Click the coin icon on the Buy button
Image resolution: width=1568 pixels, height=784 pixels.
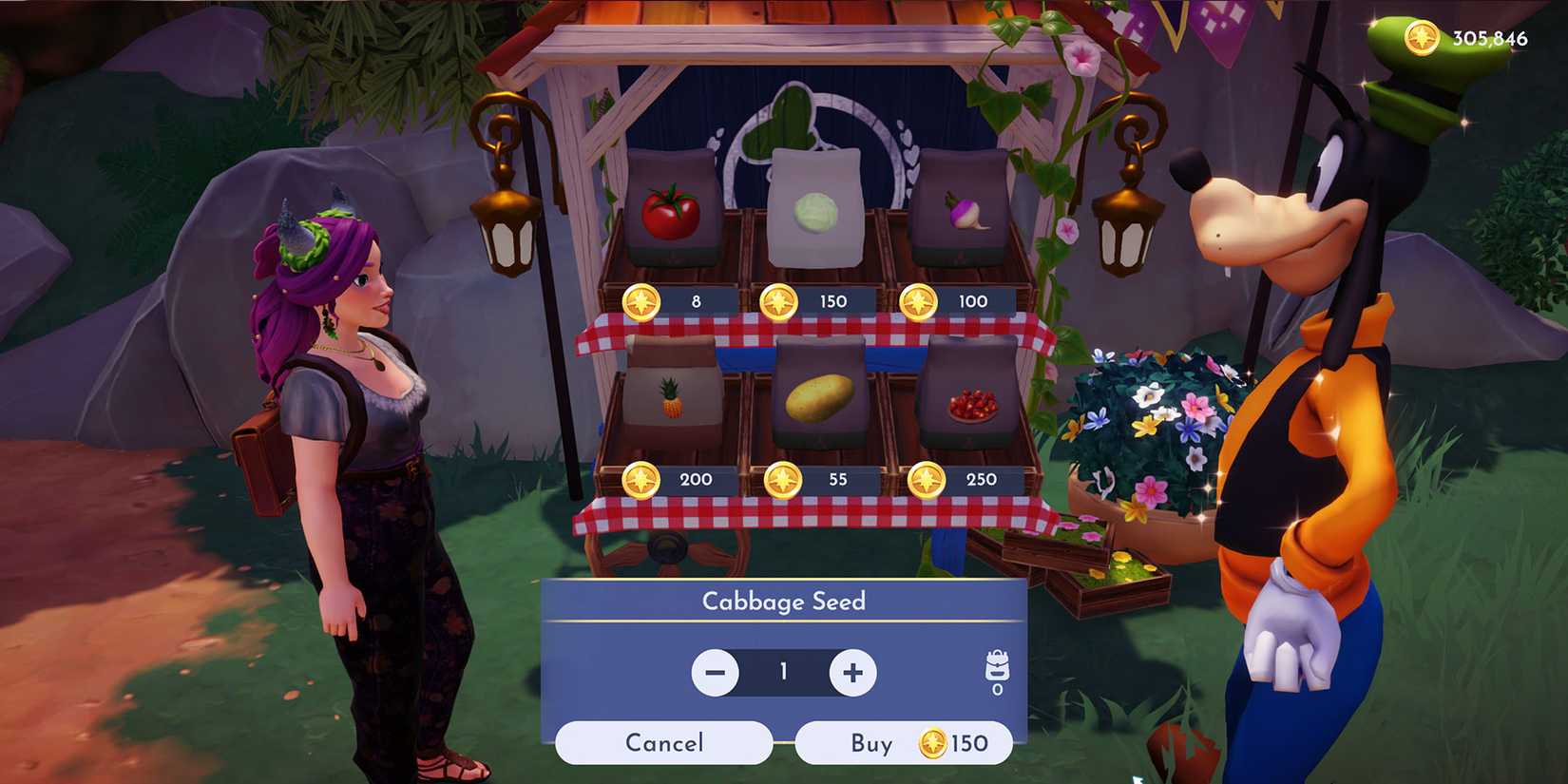click(x=934, y=744)
